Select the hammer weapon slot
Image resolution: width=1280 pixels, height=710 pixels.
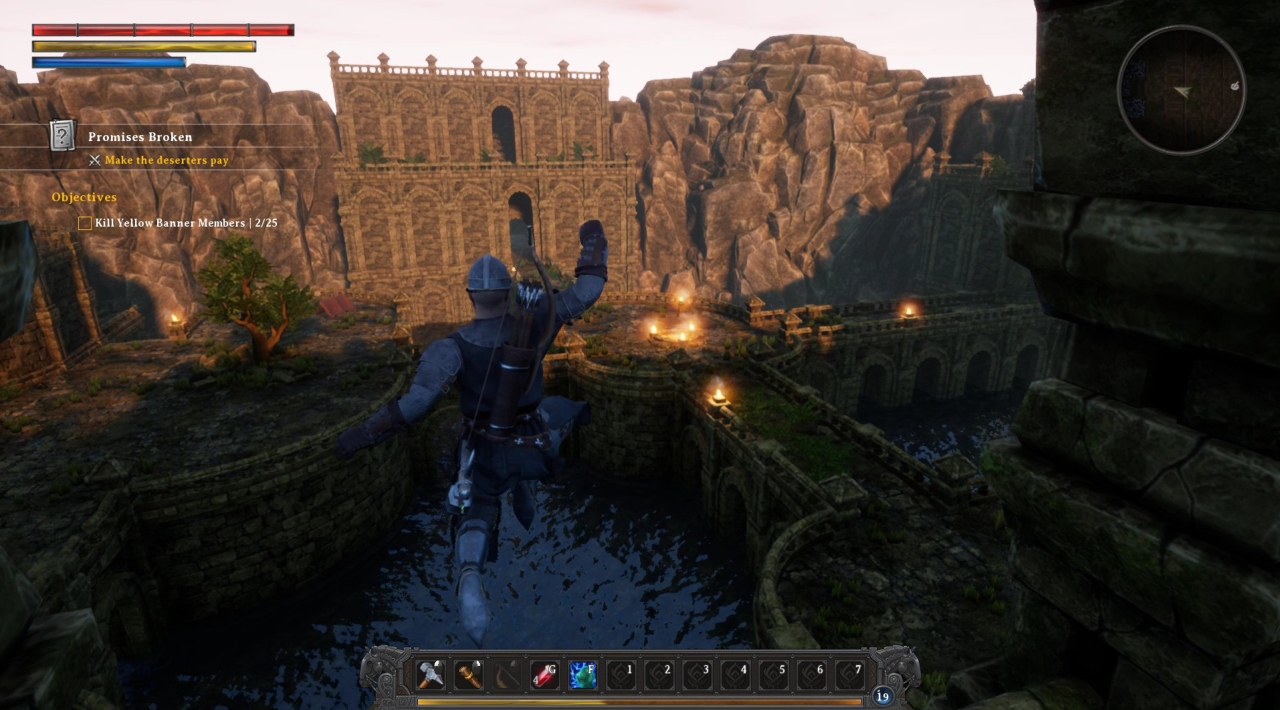[431, 675]
